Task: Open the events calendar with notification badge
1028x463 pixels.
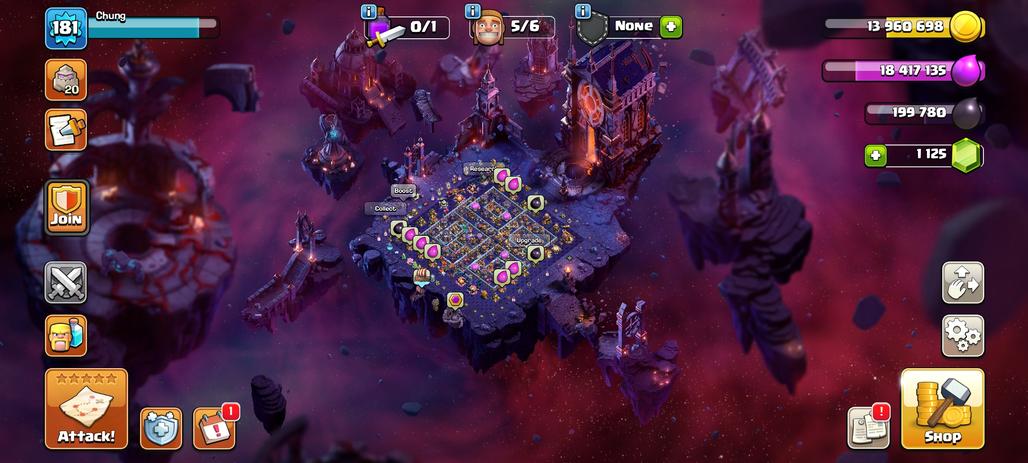Action: coord(213,427)
